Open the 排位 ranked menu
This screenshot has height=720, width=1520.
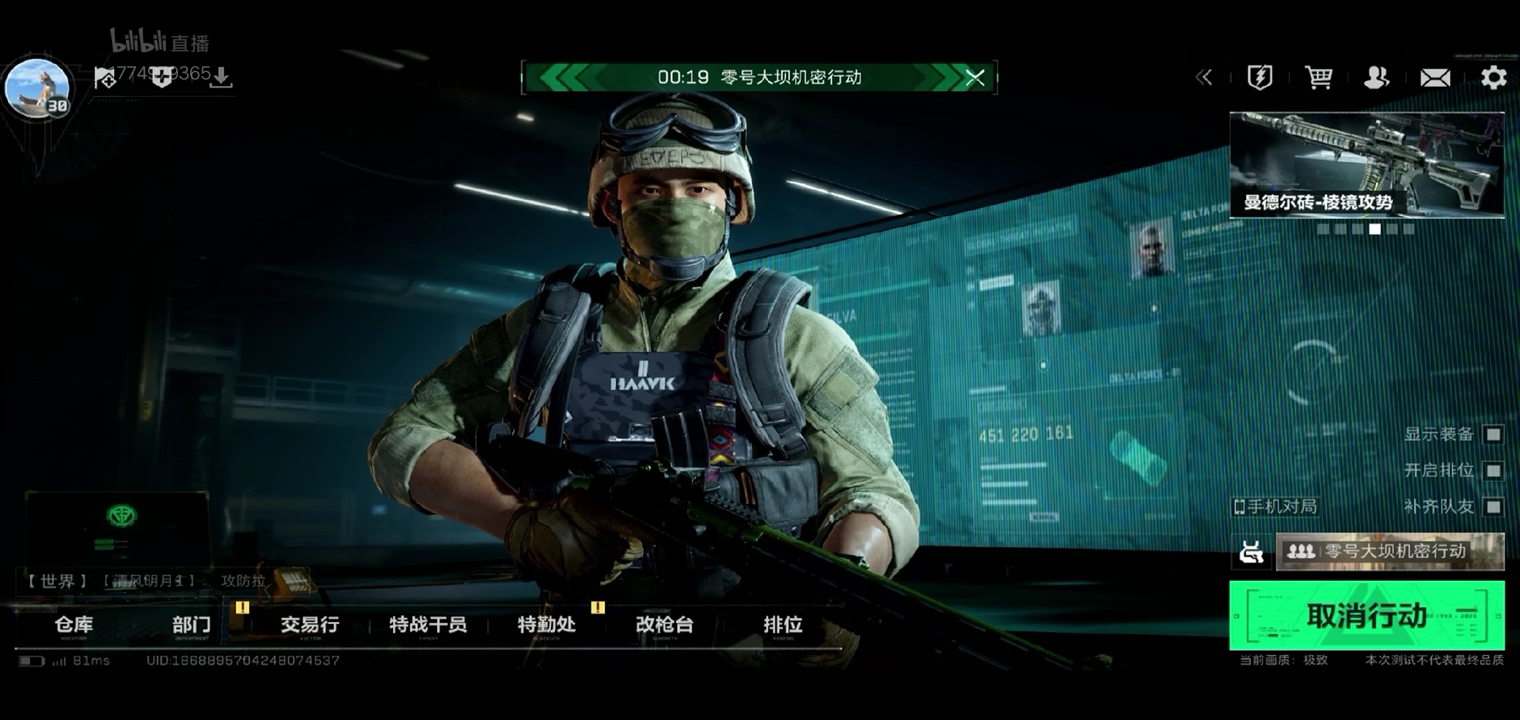pos(783,625)
